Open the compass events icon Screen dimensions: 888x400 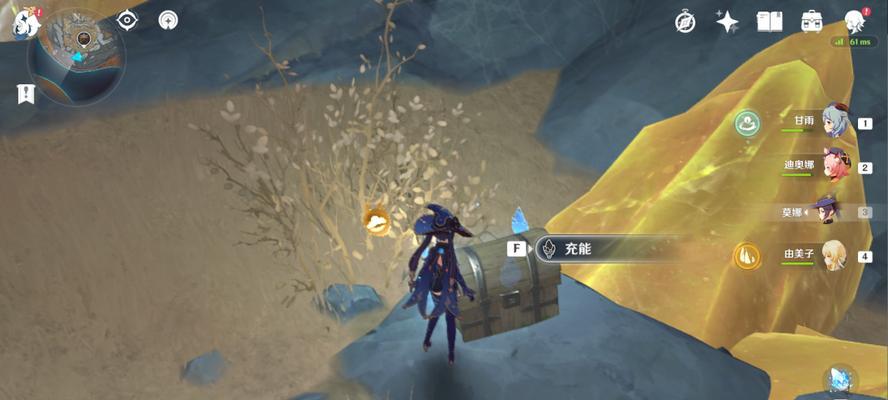685,22
